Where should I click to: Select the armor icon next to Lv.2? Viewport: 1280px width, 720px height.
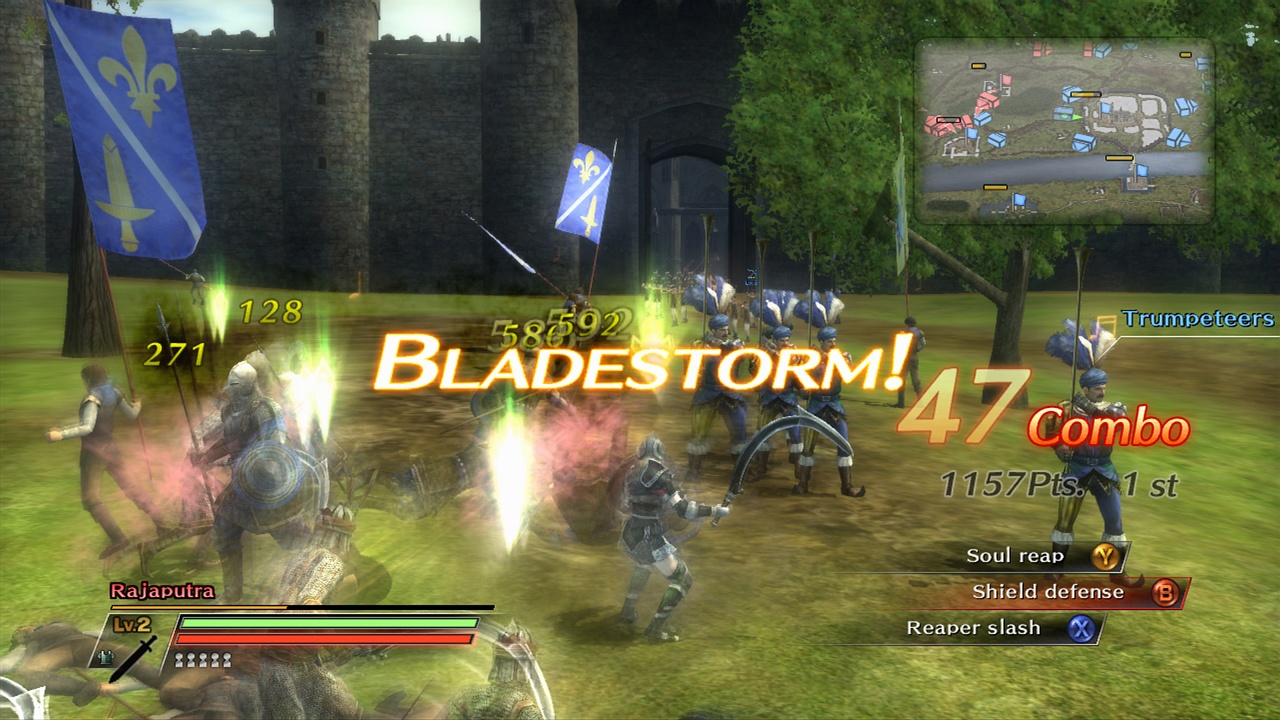pyautogui.click(x=104, y=657)
